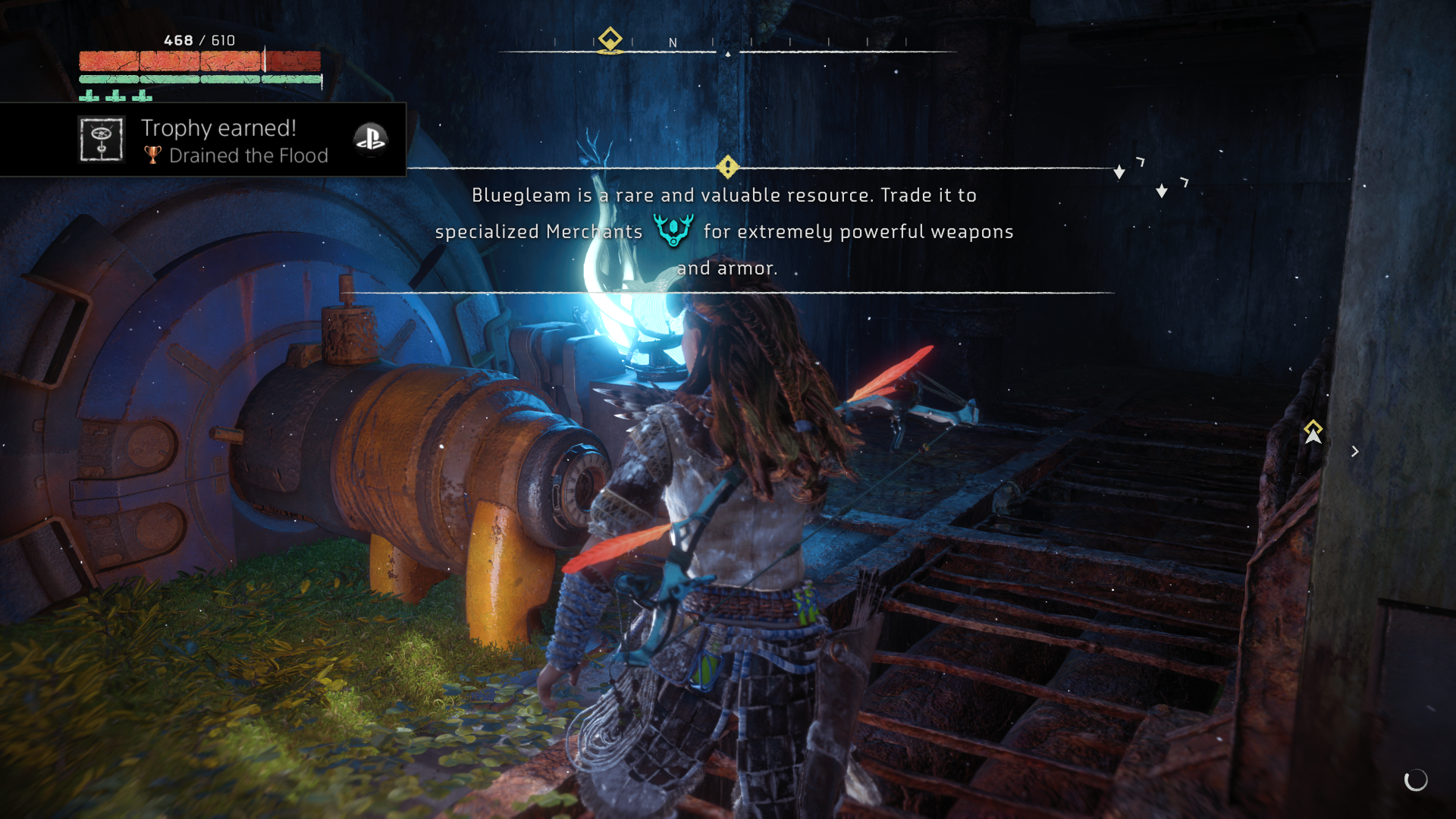1456x819 pixels.
Task: Open the Drained the Flood trophy entry
Action: coord(249,155)
